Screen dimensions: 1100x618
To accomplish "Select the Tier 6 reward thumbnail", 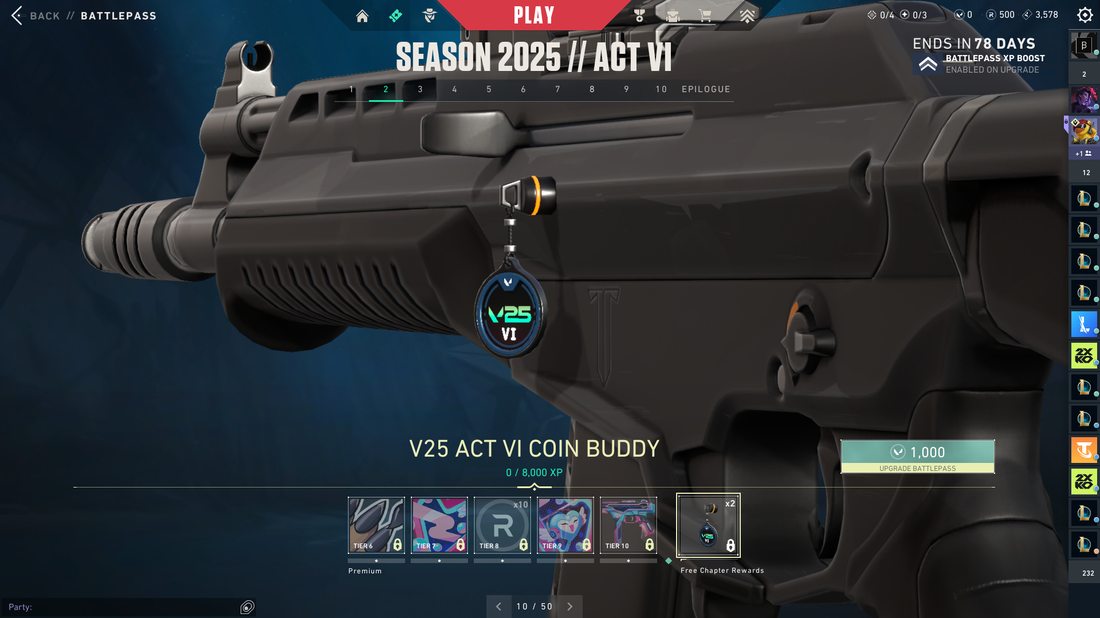I will [x=376, y=525].
